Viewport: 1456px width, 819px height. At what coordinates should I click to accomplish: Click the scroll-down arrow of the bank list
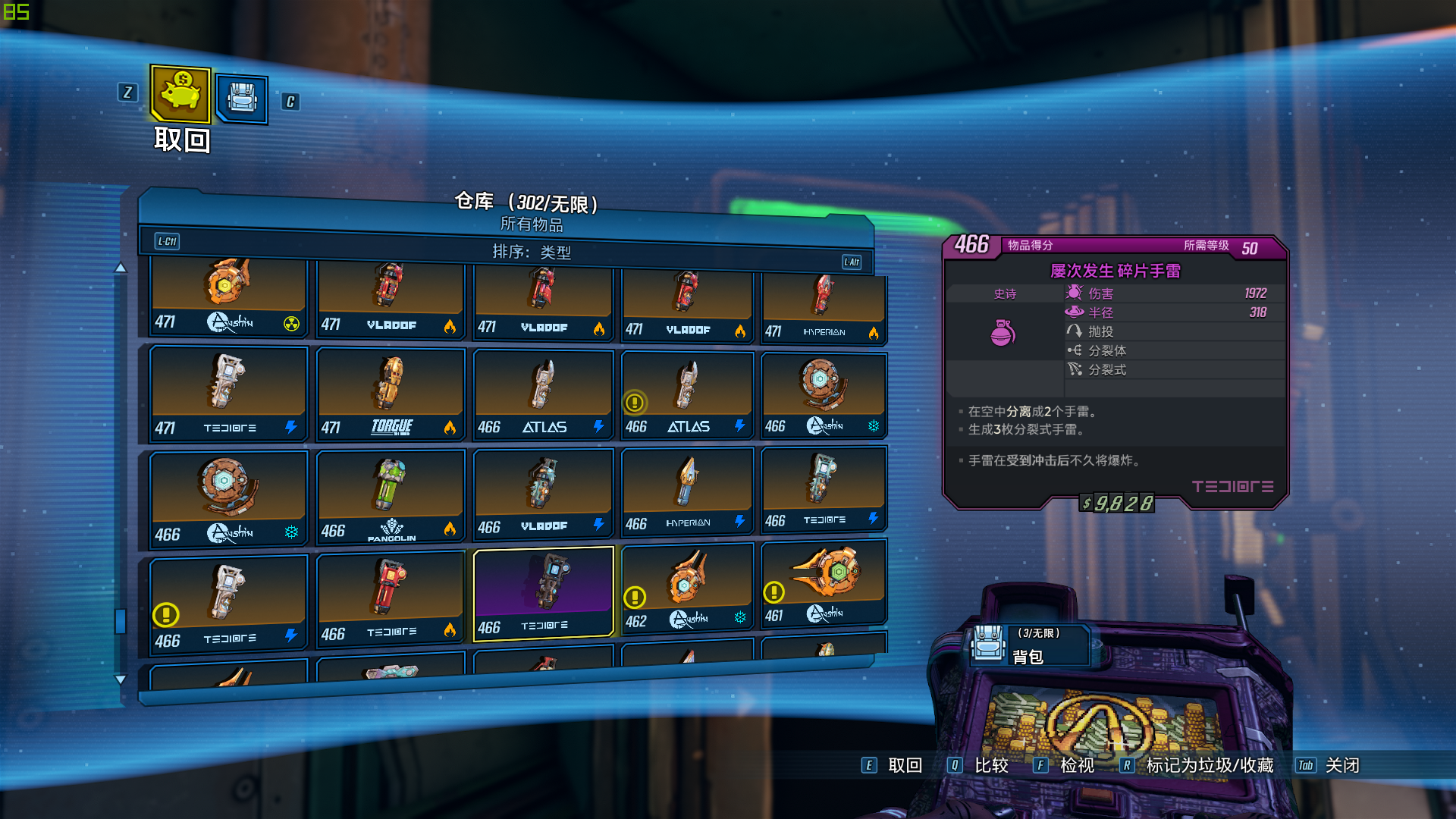pos(121,679)
